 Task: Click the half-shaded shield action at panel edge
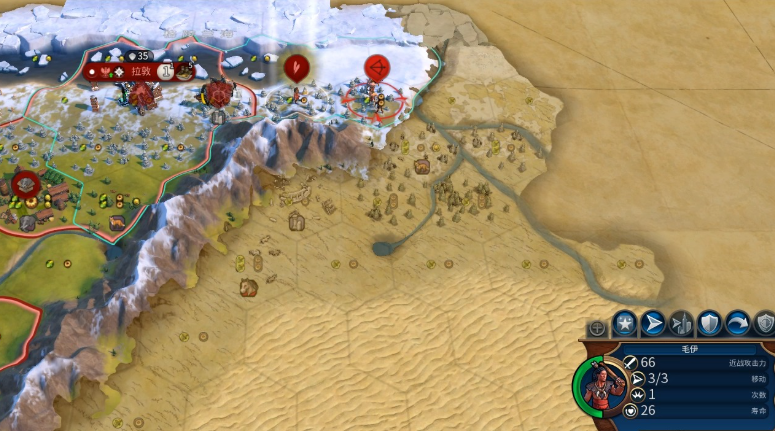pos(765,323)
